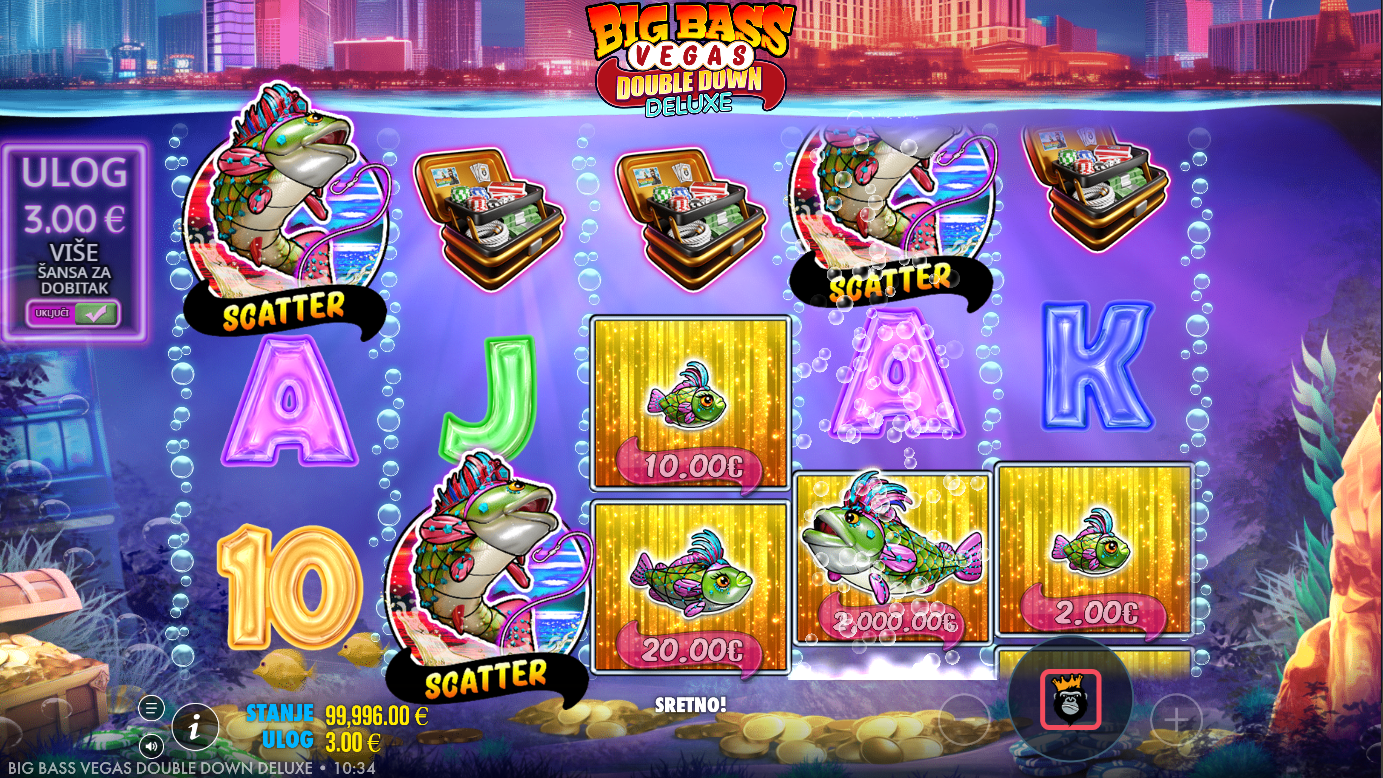Toggle the sound speaker button
Image resolution: width=1383 pixels, height=778 pixels.
point(151,745)
